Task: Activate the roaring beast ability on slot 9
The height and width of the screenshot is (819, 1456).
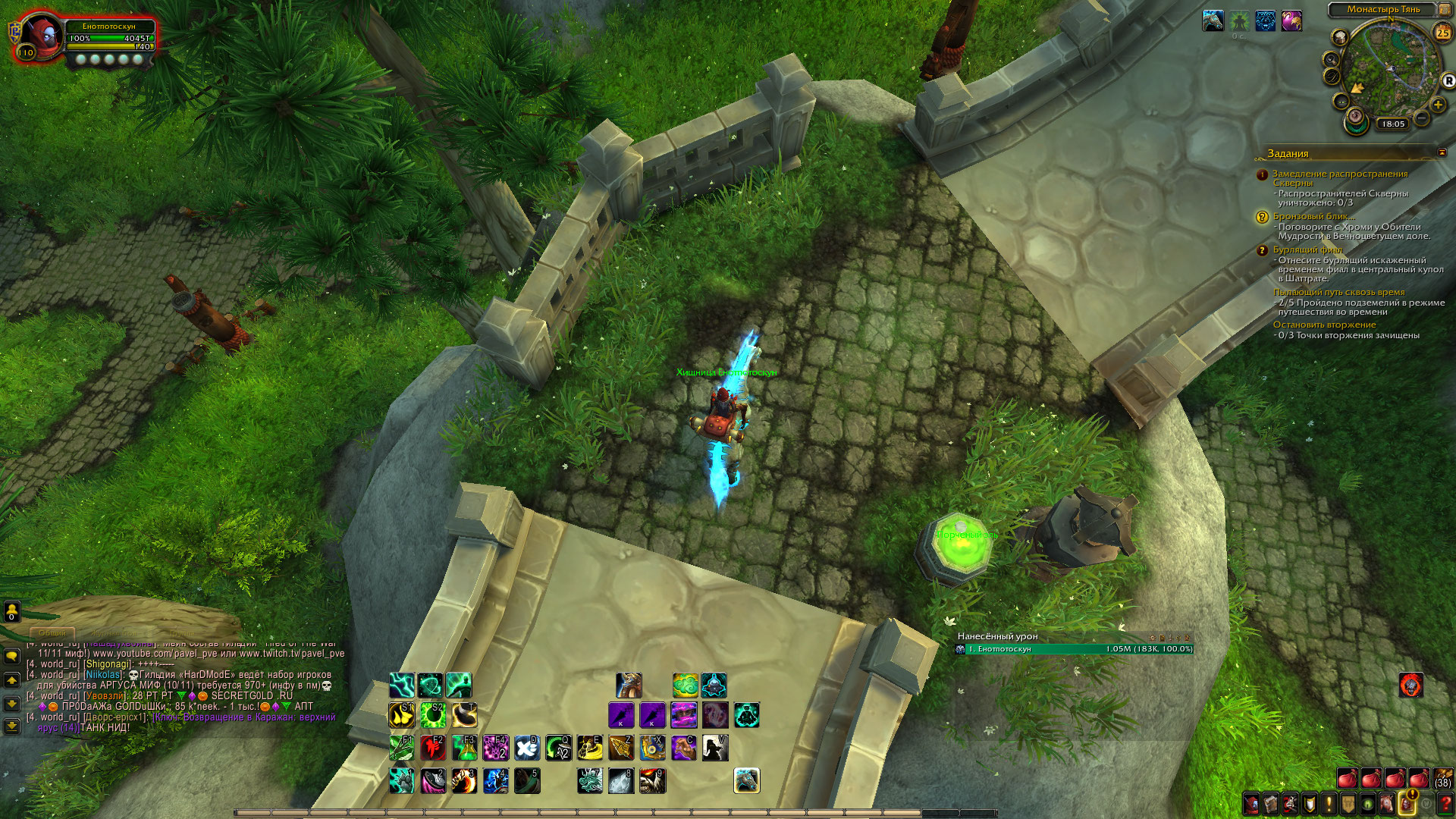Action: [x=652, y=780]
